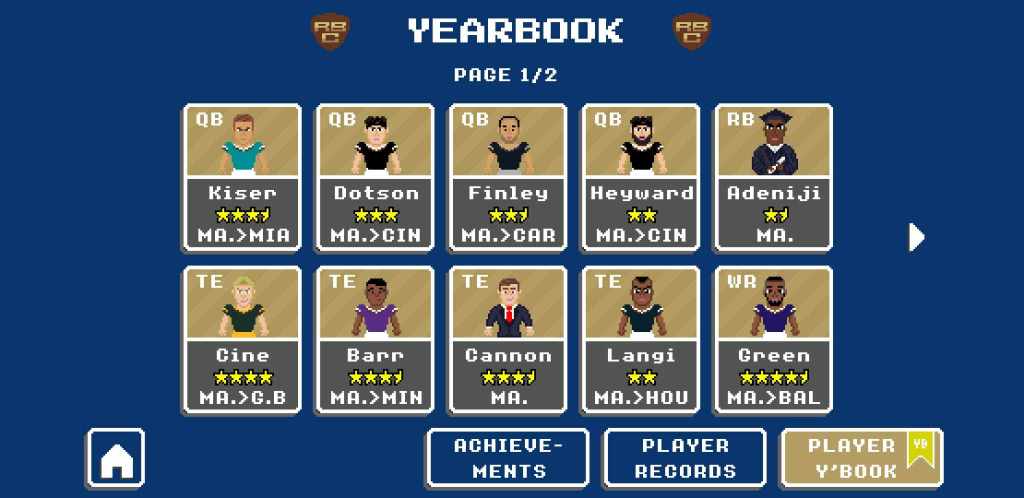1024x498 pixels.
Task: View Langi's yearbook entry
Action: click(x=641, y=339)
